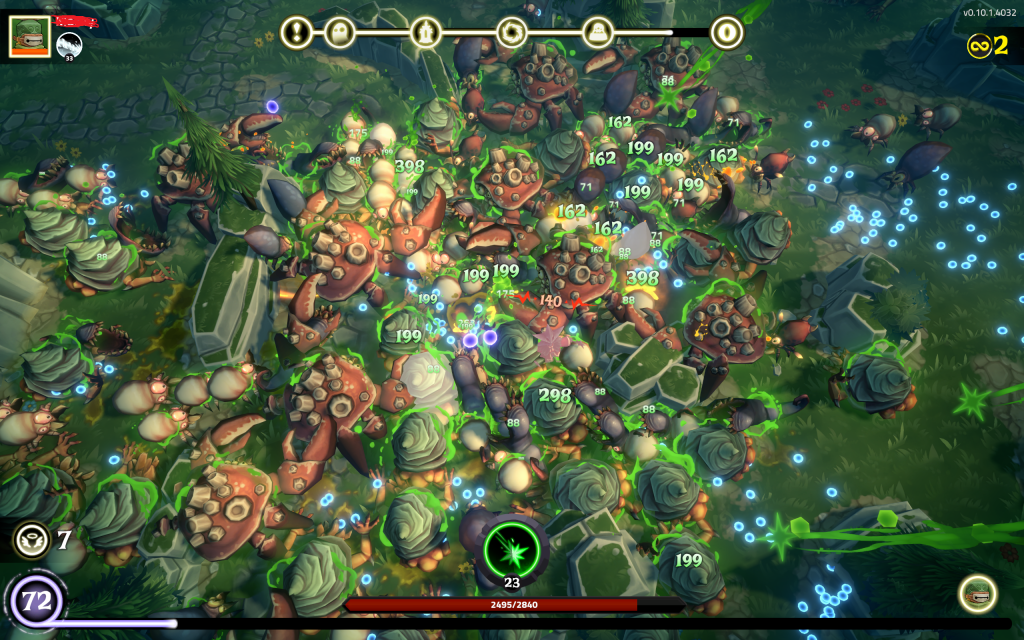
Task: Select the padlock wave progress marker
Action: (x=341, y=32)
